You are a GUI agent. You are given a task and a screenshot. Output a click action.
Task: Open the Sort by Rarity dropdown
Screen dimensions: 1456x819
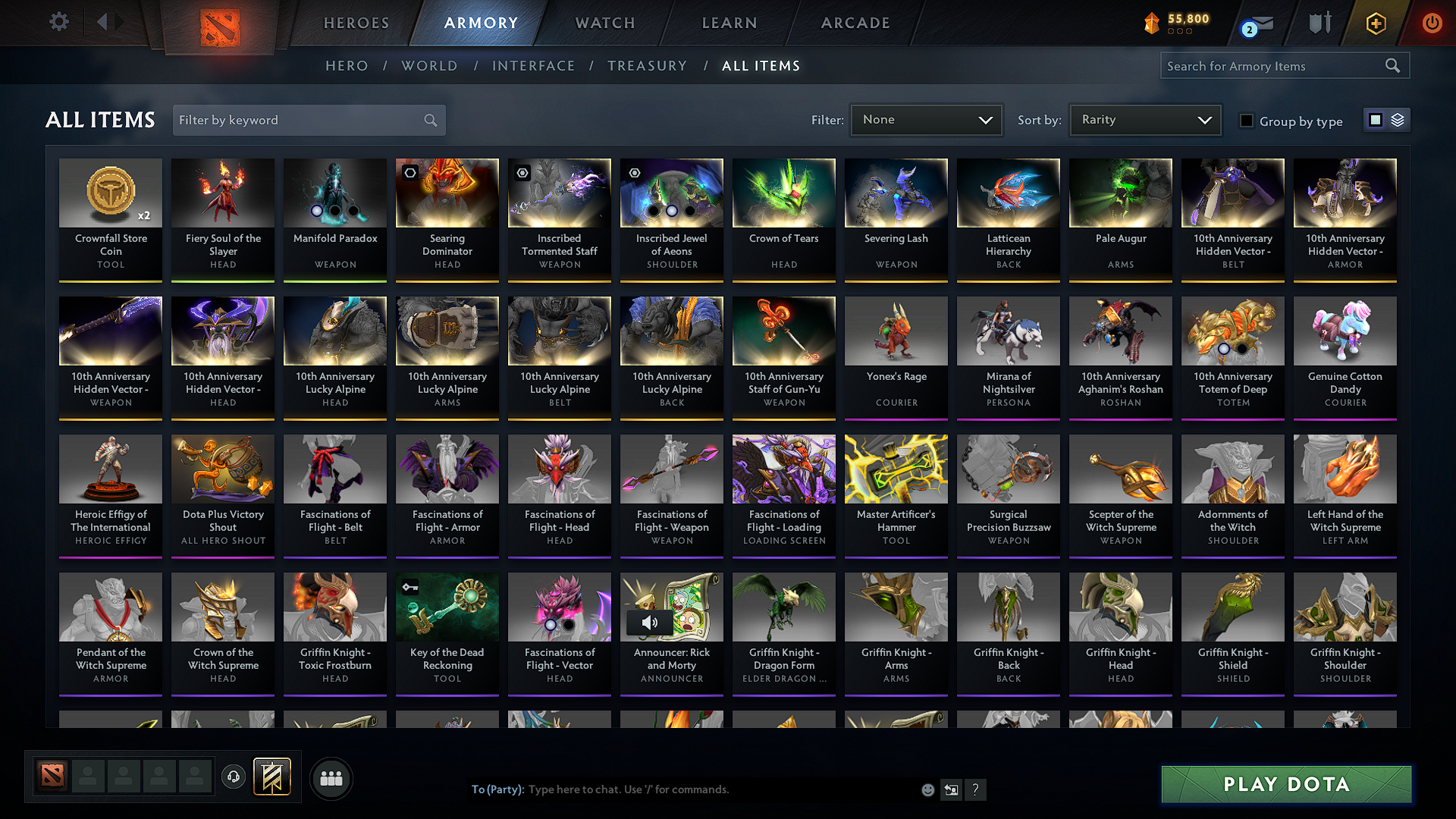click(1144, 119)
